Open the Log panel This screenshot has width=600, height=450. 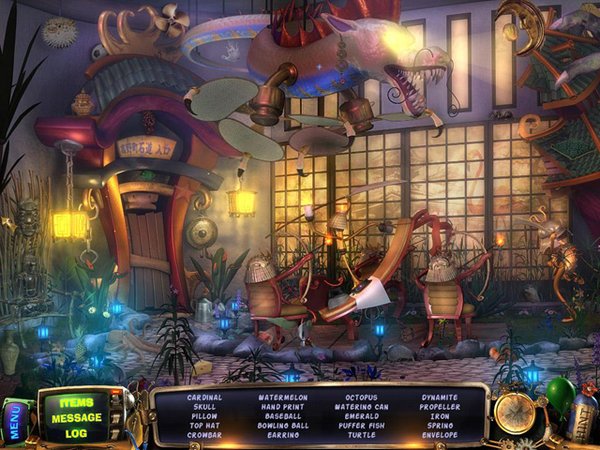(76, 433)
